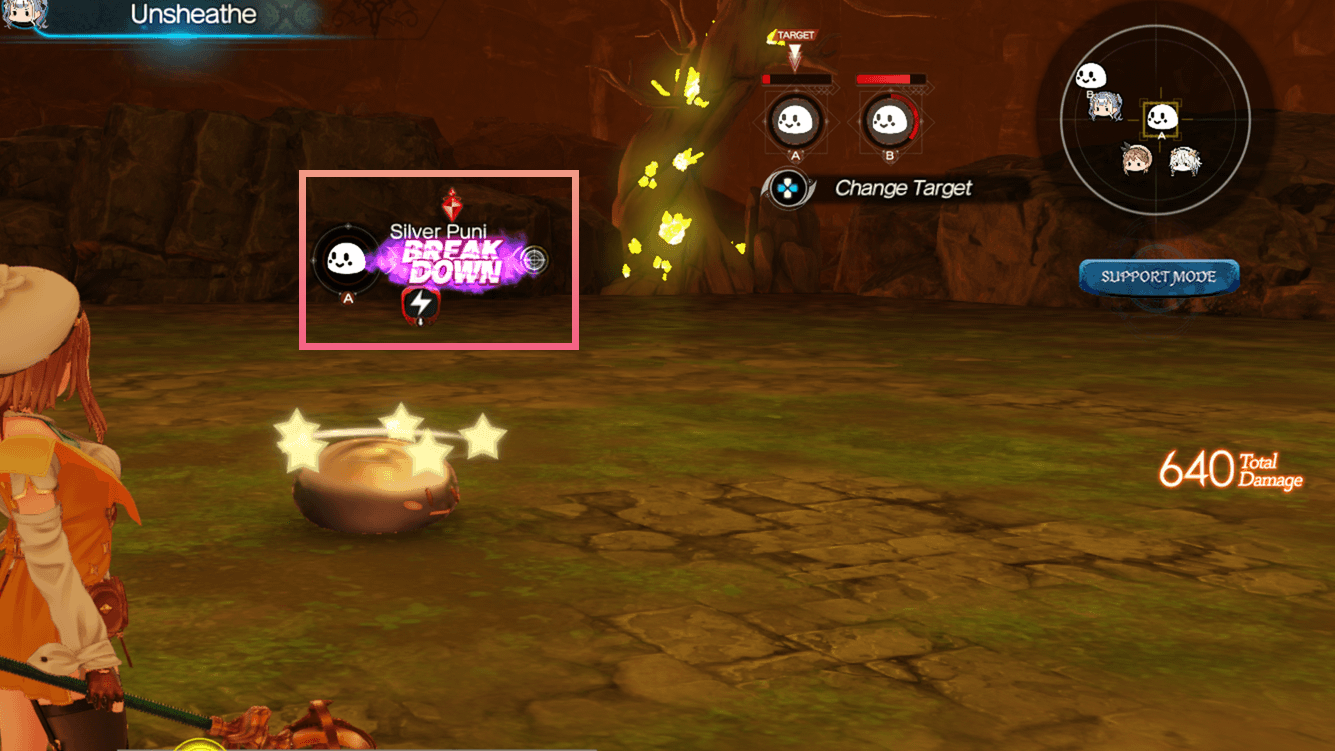Click the crosshair icon beside Break Down

pos(535,260)
